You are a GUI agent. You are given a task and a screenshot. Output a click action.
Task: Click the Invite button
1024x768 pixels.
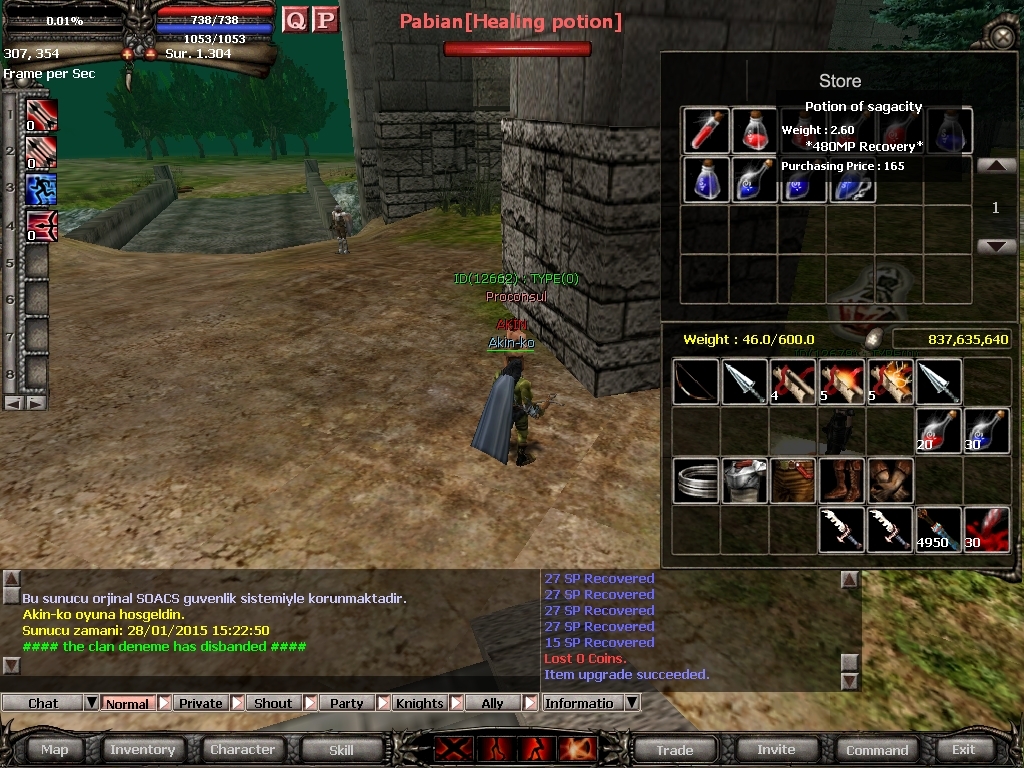coord(776,749)
